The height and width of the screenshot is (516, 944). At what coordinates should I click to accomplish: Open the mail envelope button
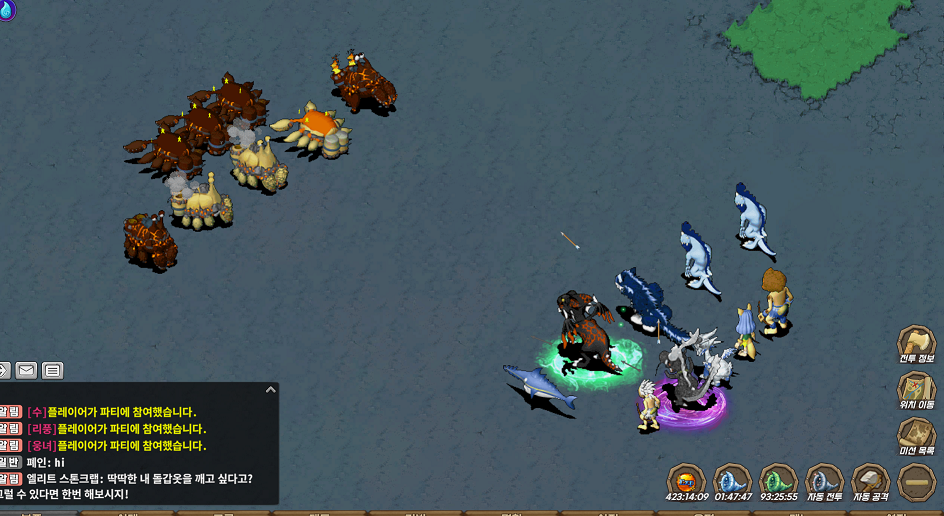(26, 371)
